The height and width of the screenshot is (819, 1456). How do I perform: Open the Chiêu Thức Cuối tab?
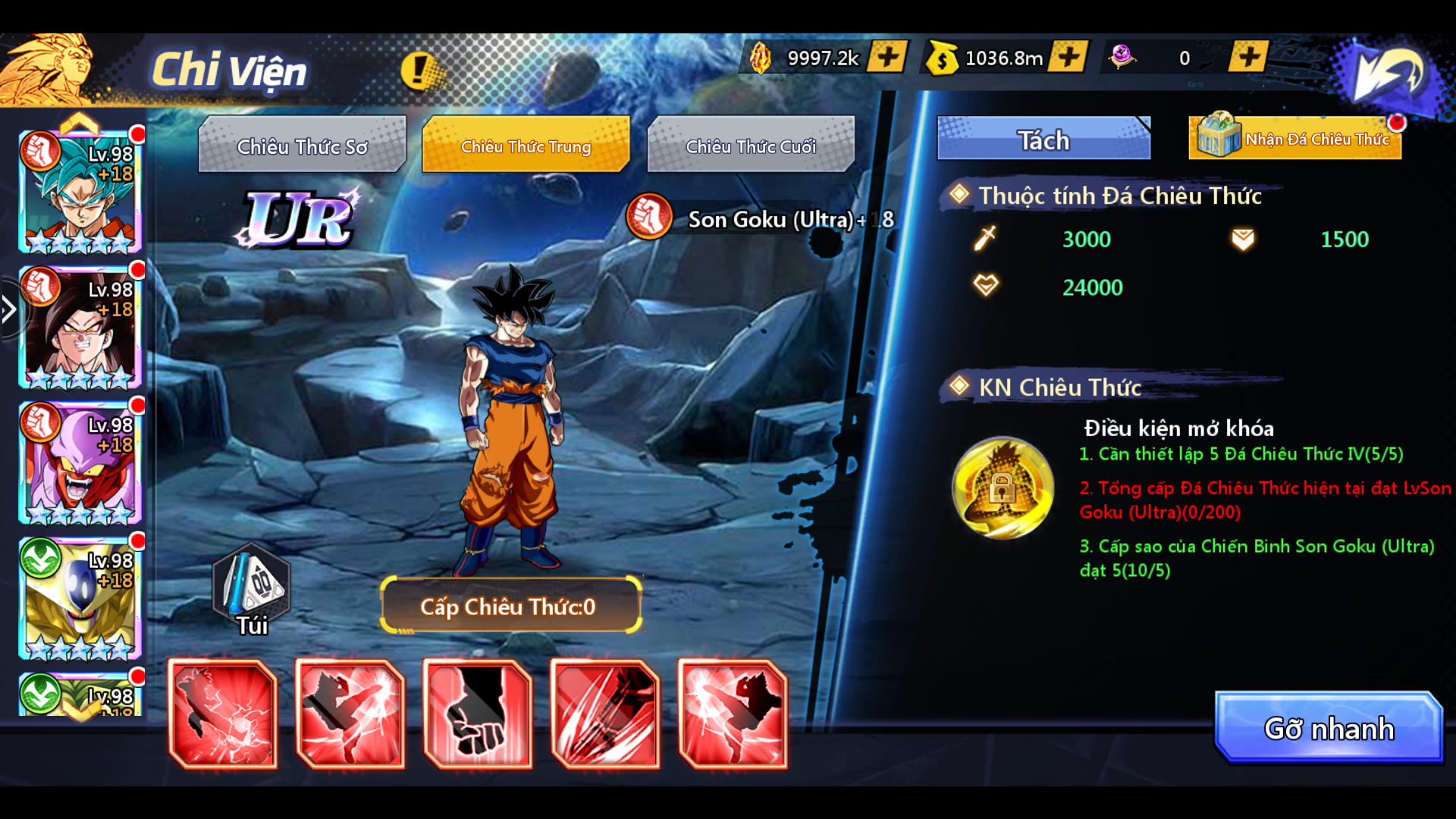(751, 146)
